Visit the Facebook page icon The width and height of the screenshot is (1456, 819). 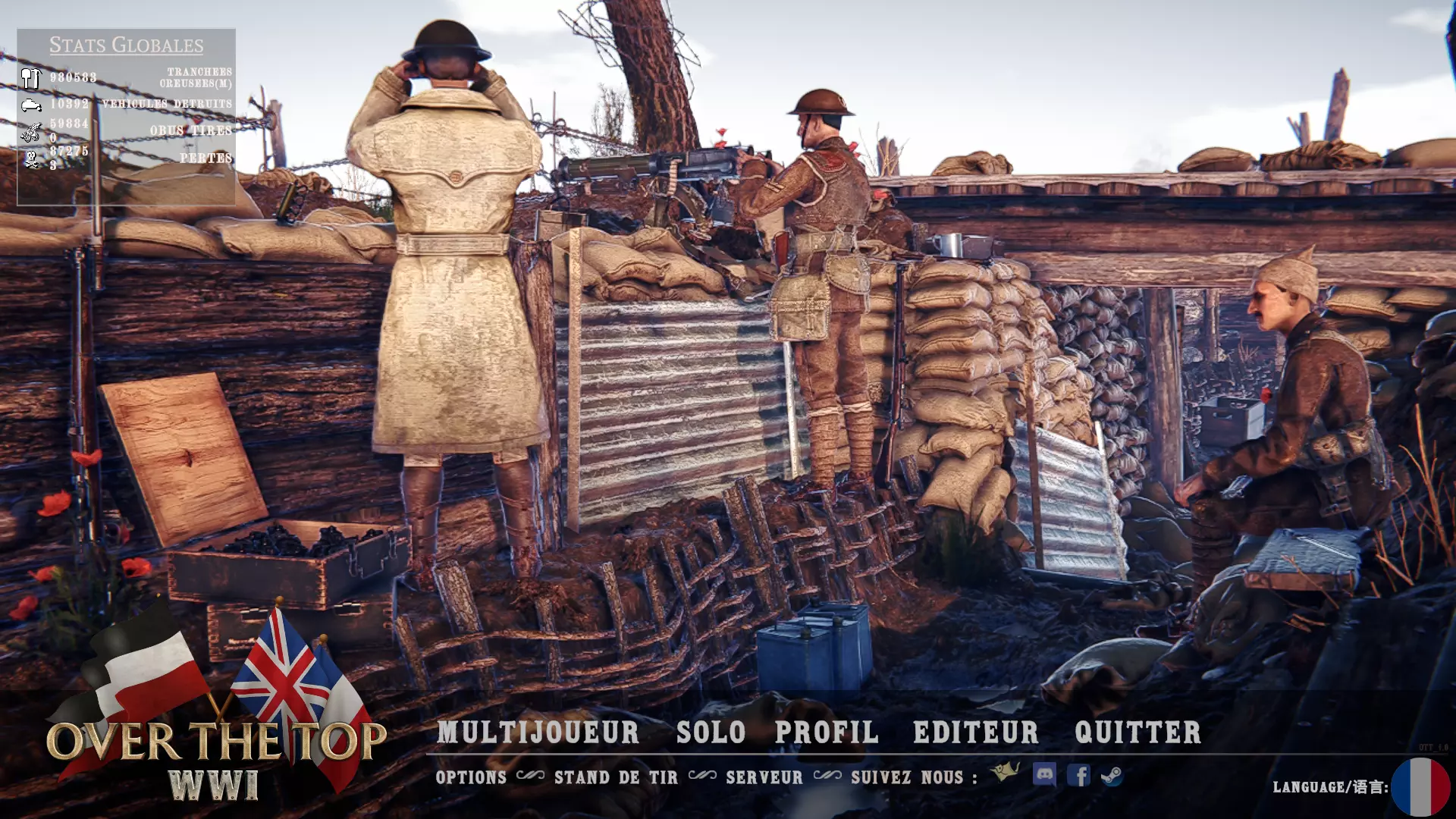pyautogui.click(x=1078, y=775)
